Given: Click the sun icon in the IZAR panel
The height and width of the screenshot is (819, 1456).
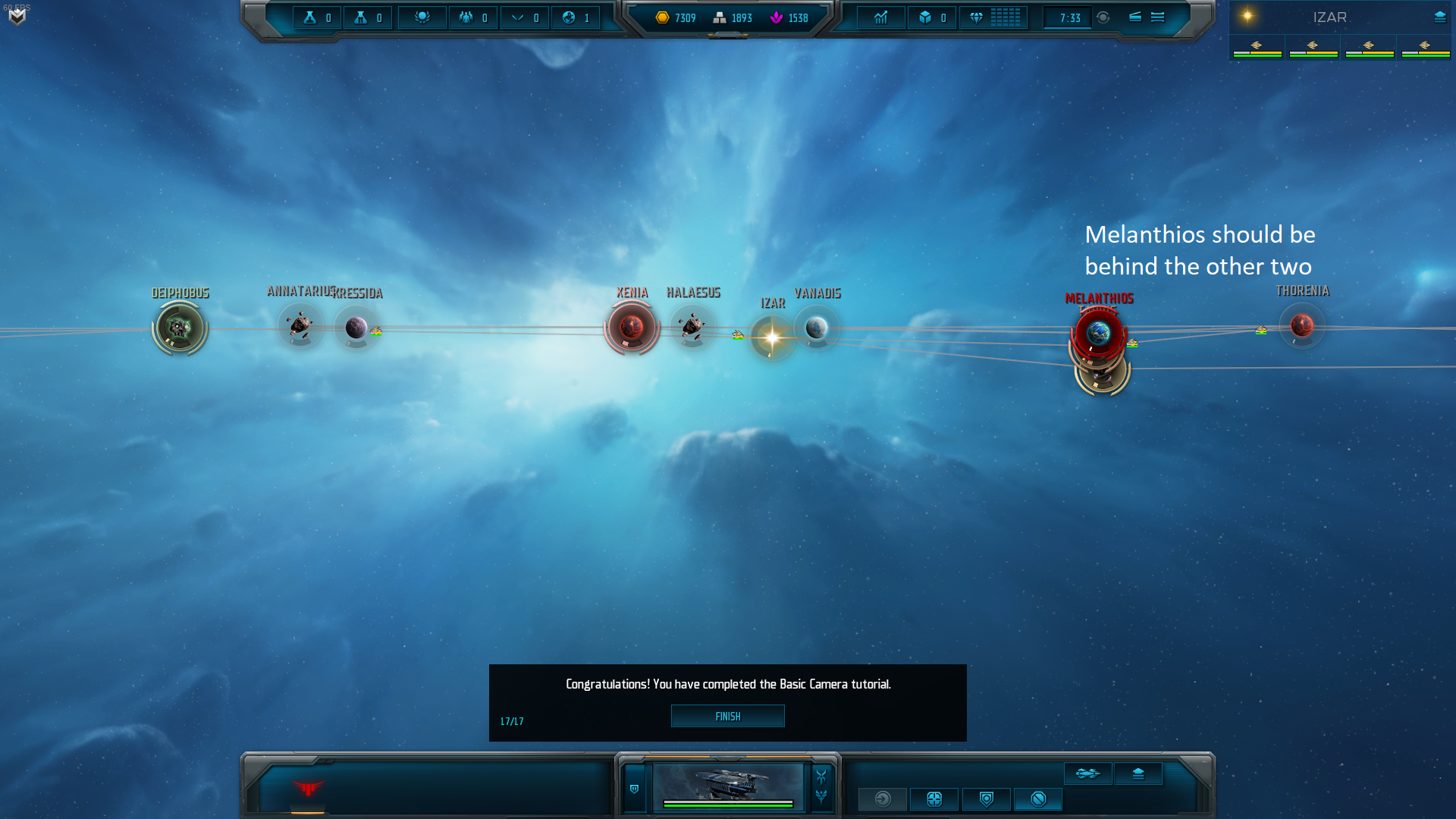Looking at the screenshot, I should tap(1247, 15).
